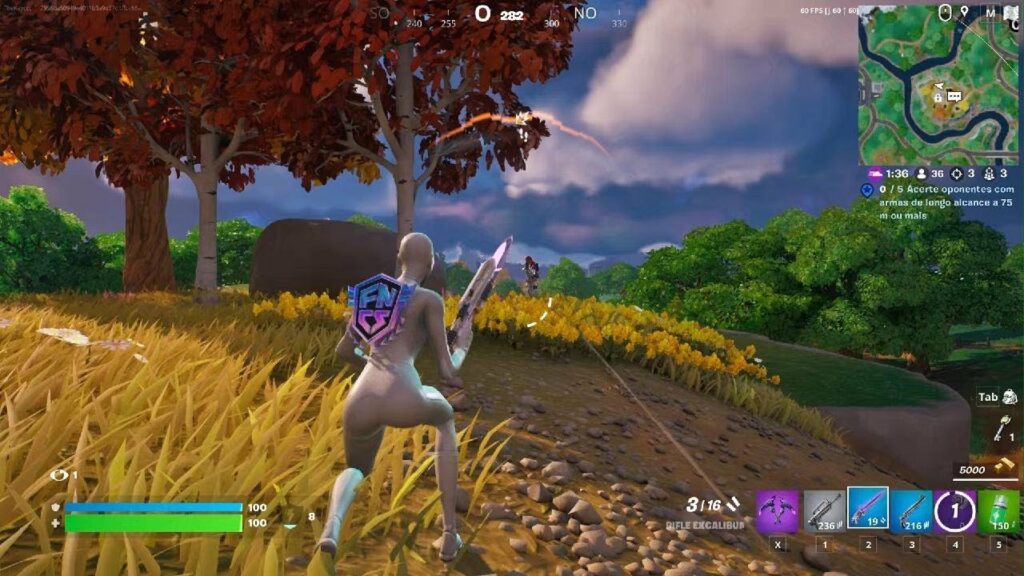
Task: Select the green shield potion slot
Action: tap(998, 511)
